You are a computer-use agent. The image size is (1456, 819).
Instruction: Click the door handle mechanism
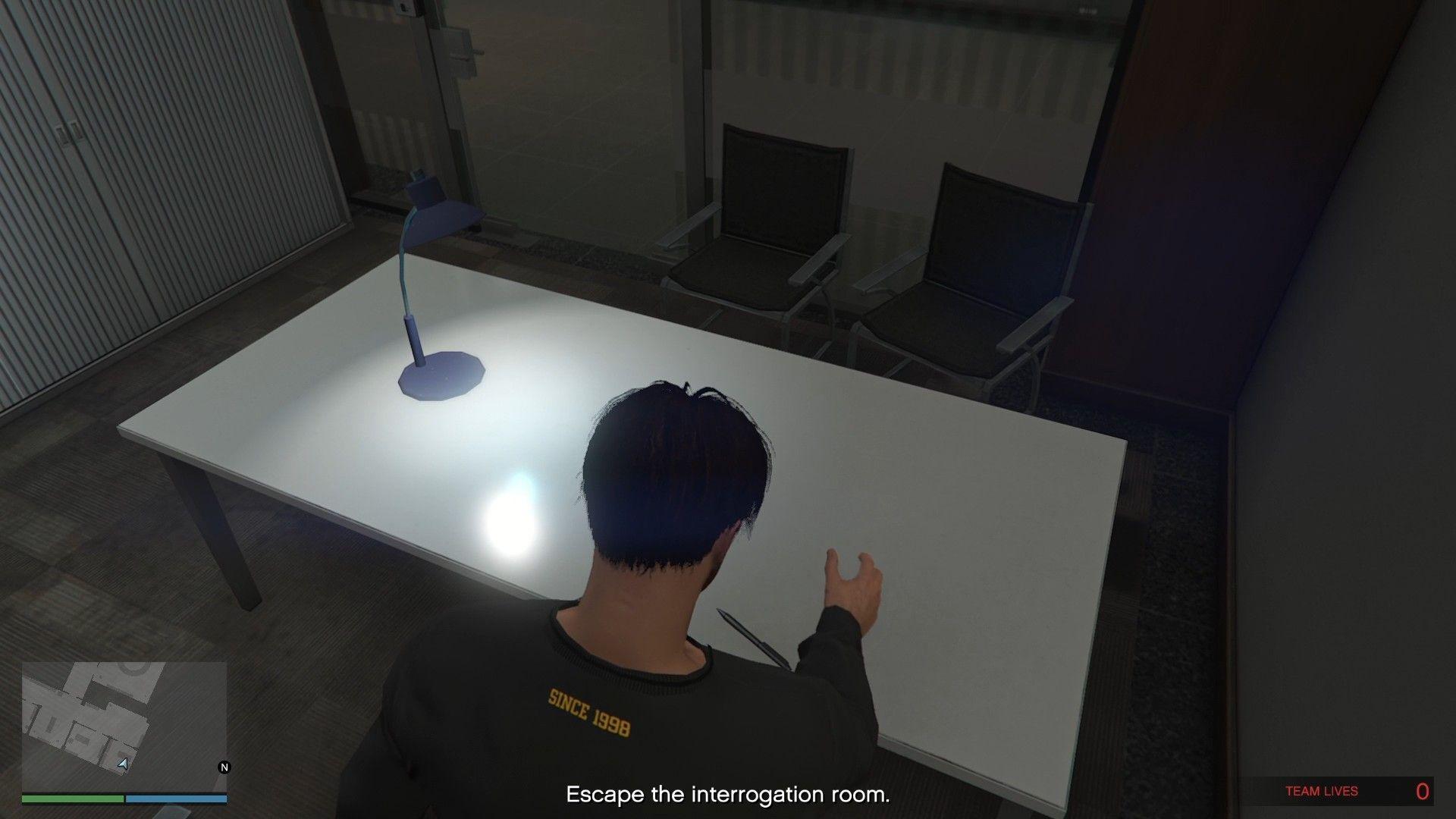[469, 53]
